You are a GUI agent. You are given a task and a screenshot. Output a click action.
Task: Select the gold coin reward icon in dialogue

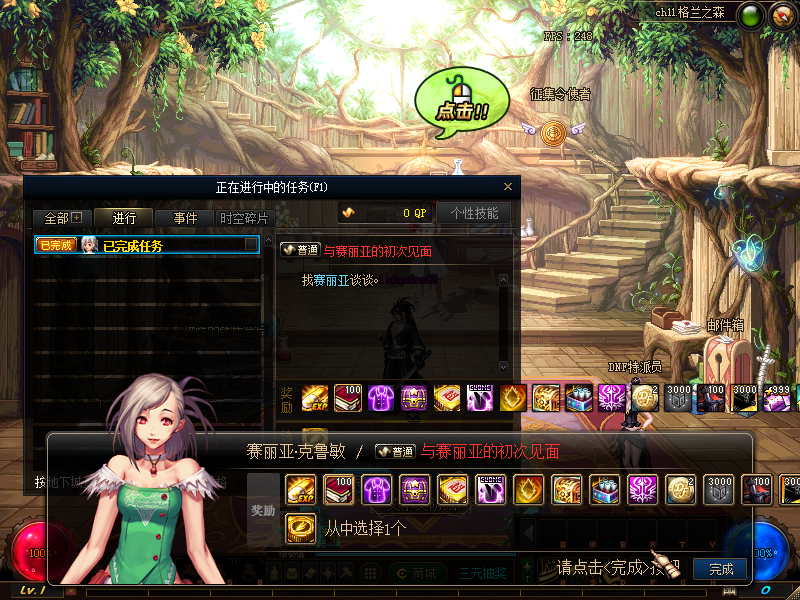coord(680,489)
